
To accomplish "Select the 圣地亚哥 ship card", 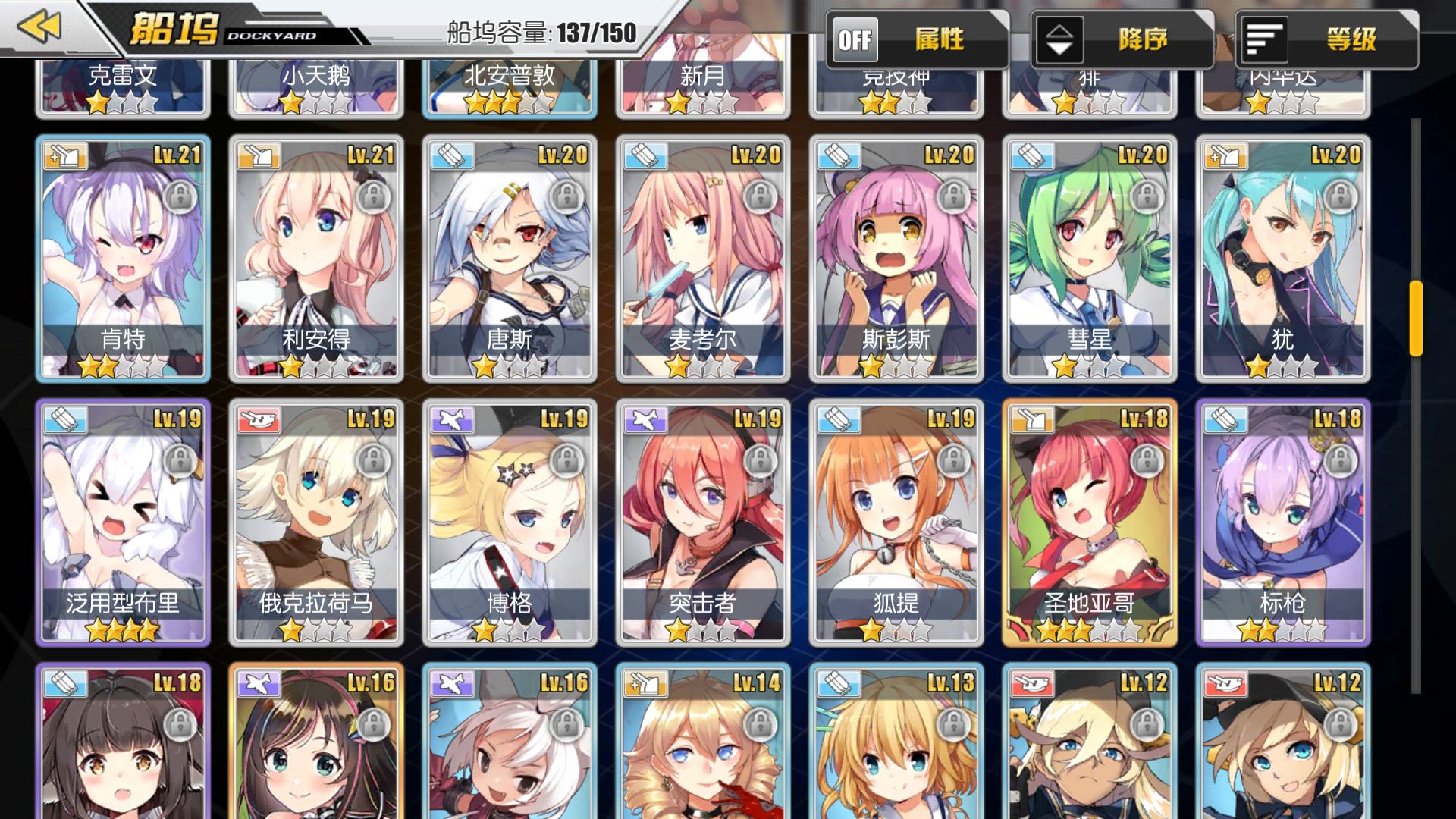I will 1090,522.
